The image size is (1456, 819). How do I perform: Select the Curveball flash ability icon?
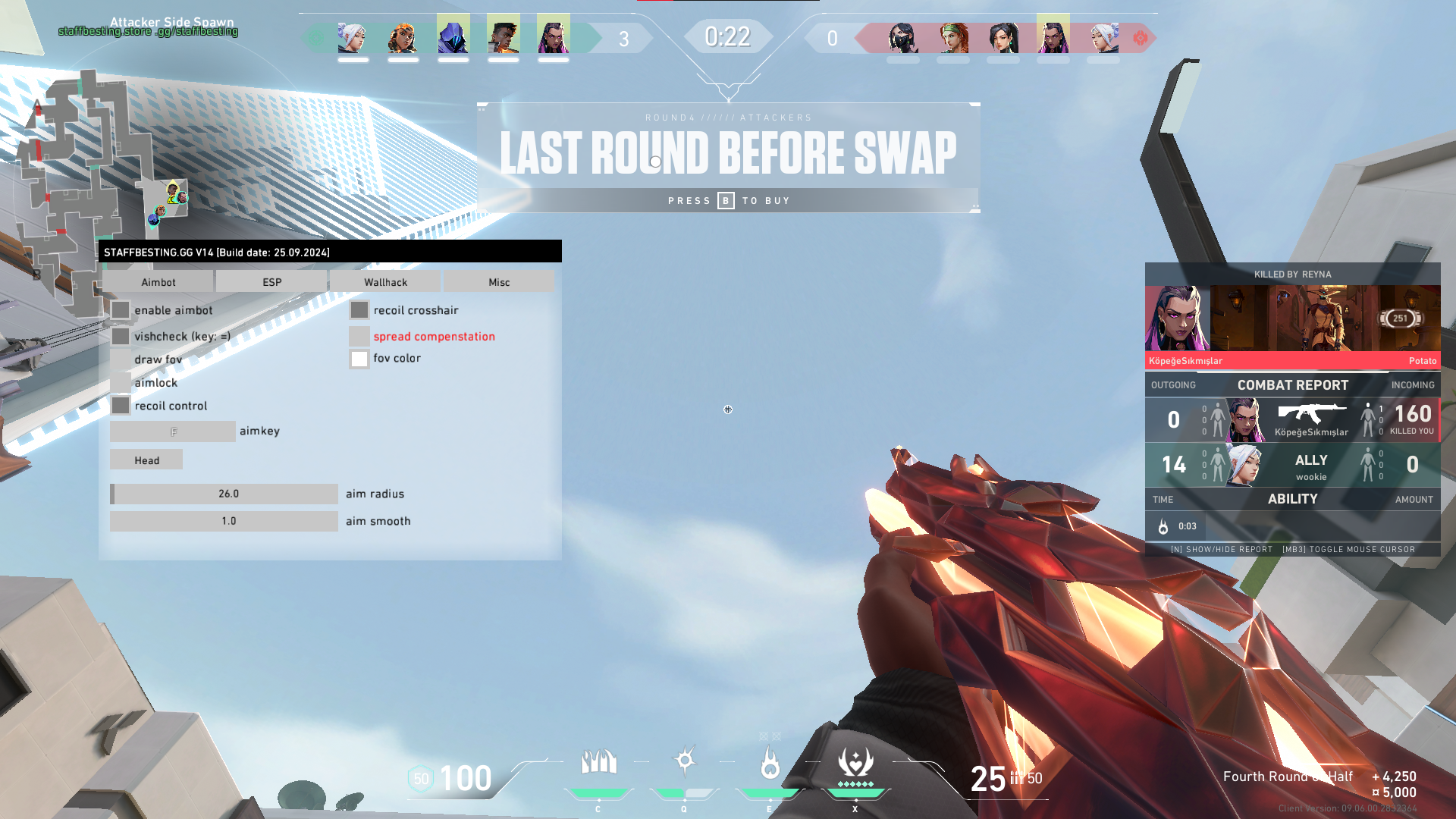(685, 761)
